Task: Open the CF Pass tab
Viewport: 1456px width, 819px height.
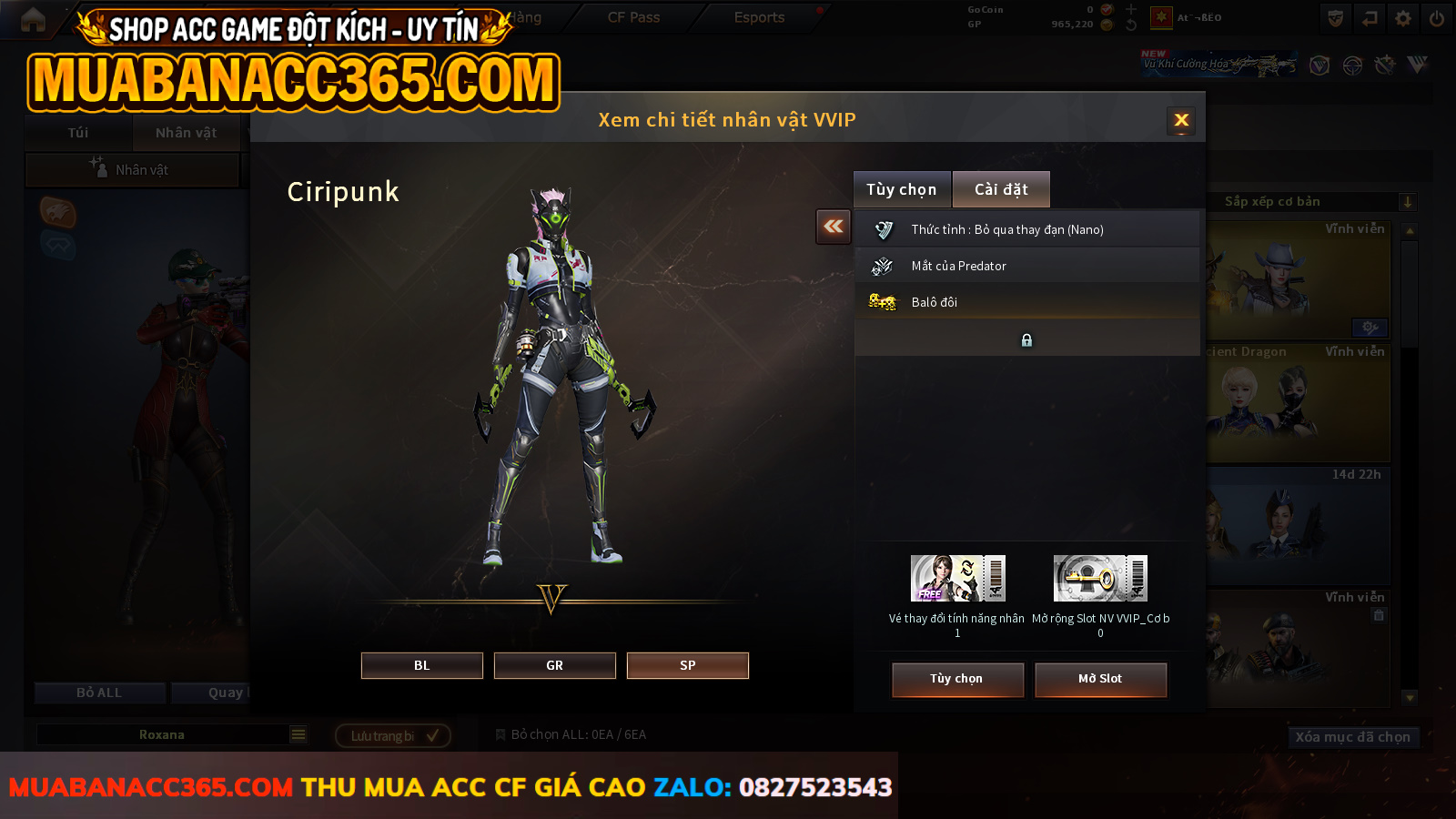Action: pyautogui.click(x=633, y=17)
